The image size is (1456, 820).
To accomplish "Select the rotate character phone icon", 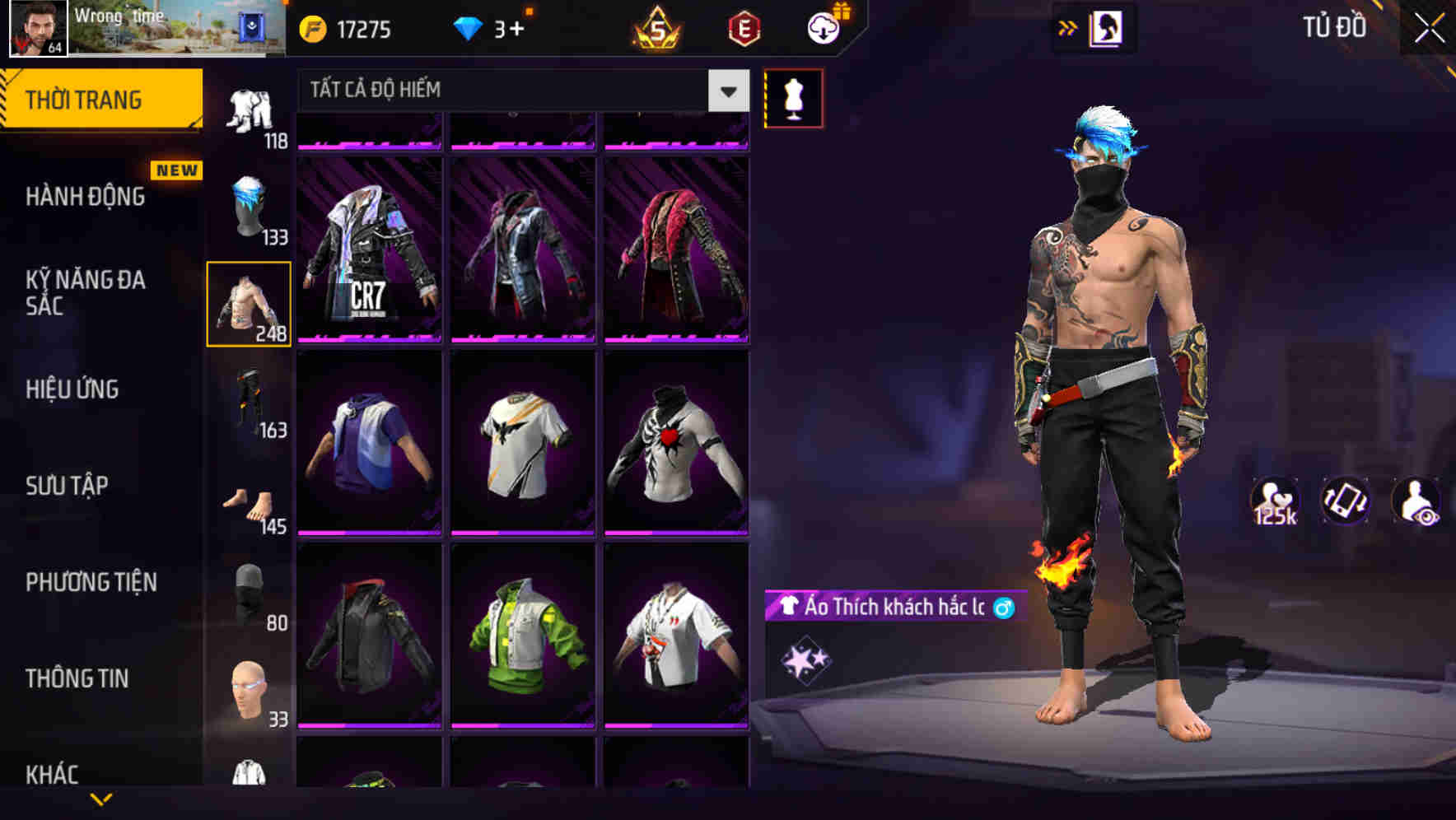I will (1344, 500).
